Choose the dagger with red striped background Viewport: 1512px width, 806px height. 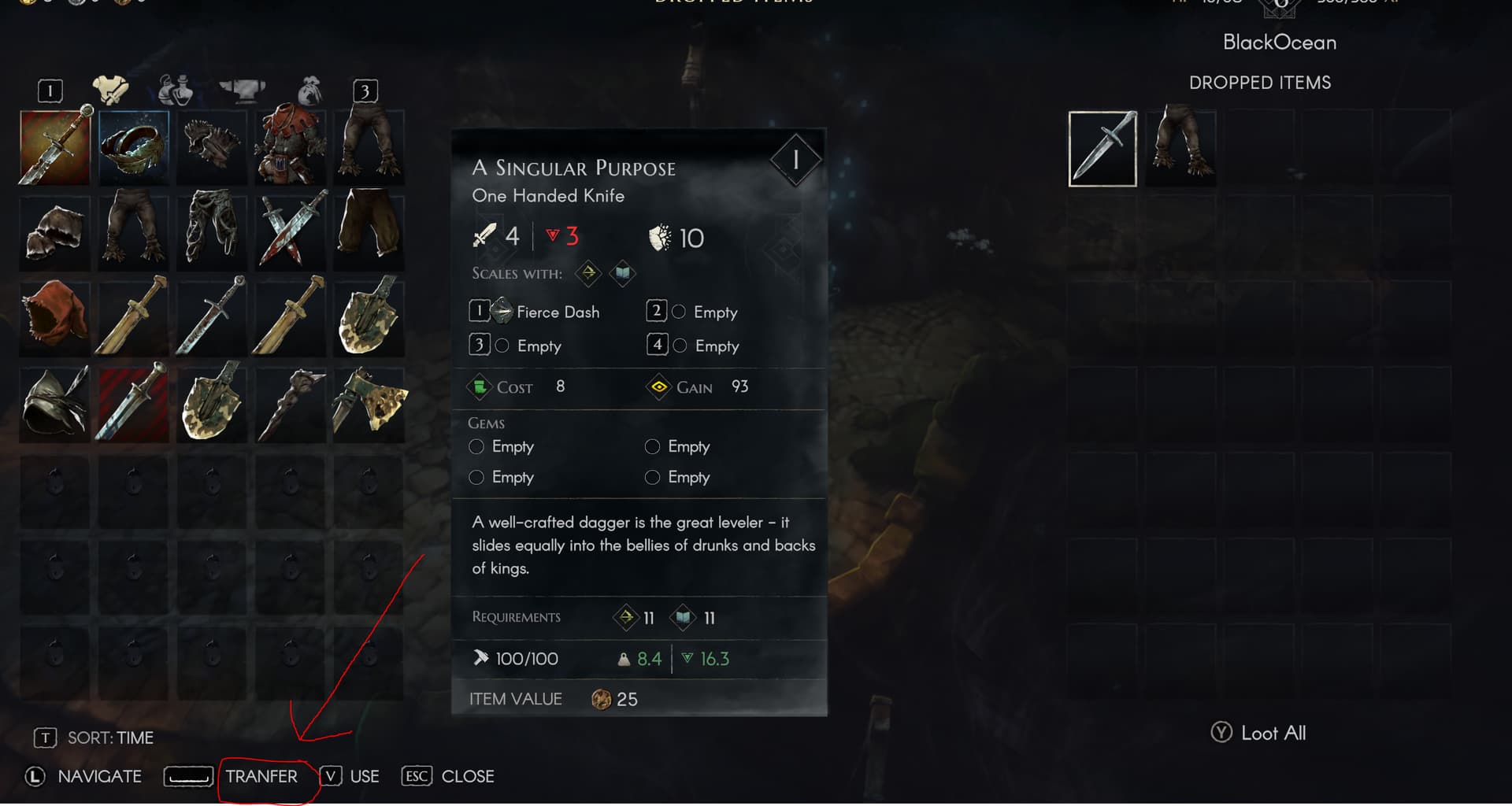(133, 401)
